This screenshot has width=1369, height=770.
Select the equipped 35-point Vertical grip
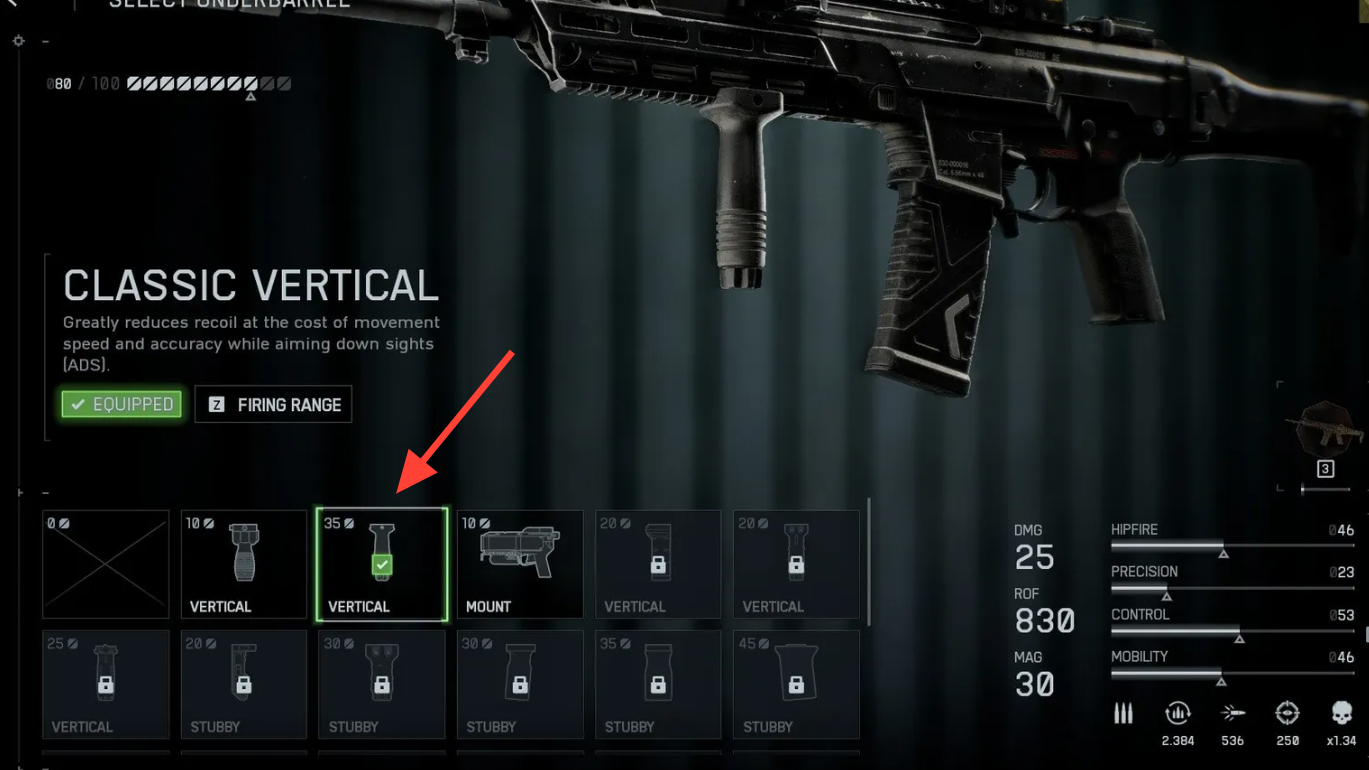[382, 565]
